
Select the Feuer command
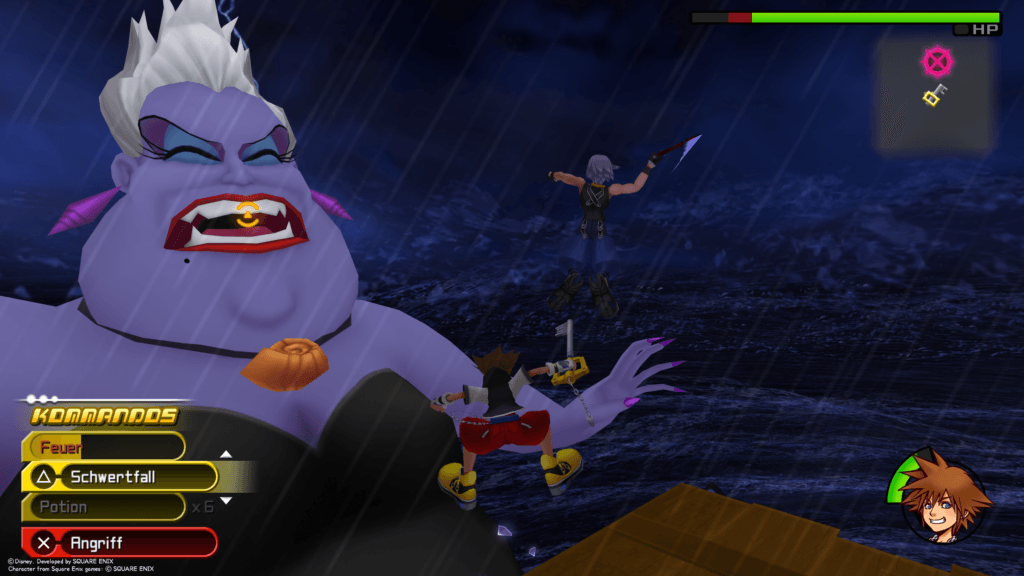pyautogui.click(x=105, y=447)
